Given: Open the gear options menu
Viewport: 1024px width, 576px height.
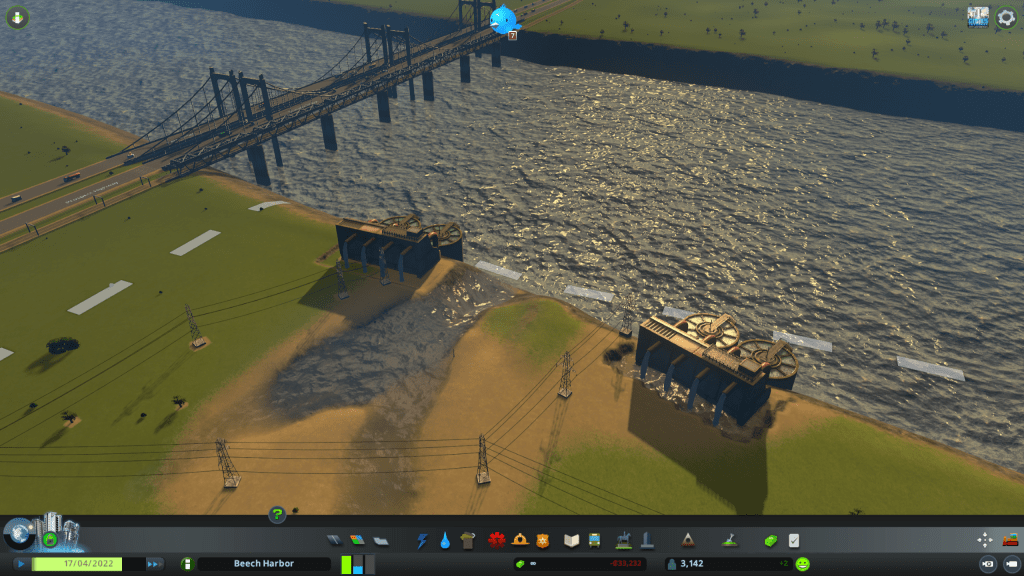Looking at the screenshot, I should click(x=1006, y=17).
